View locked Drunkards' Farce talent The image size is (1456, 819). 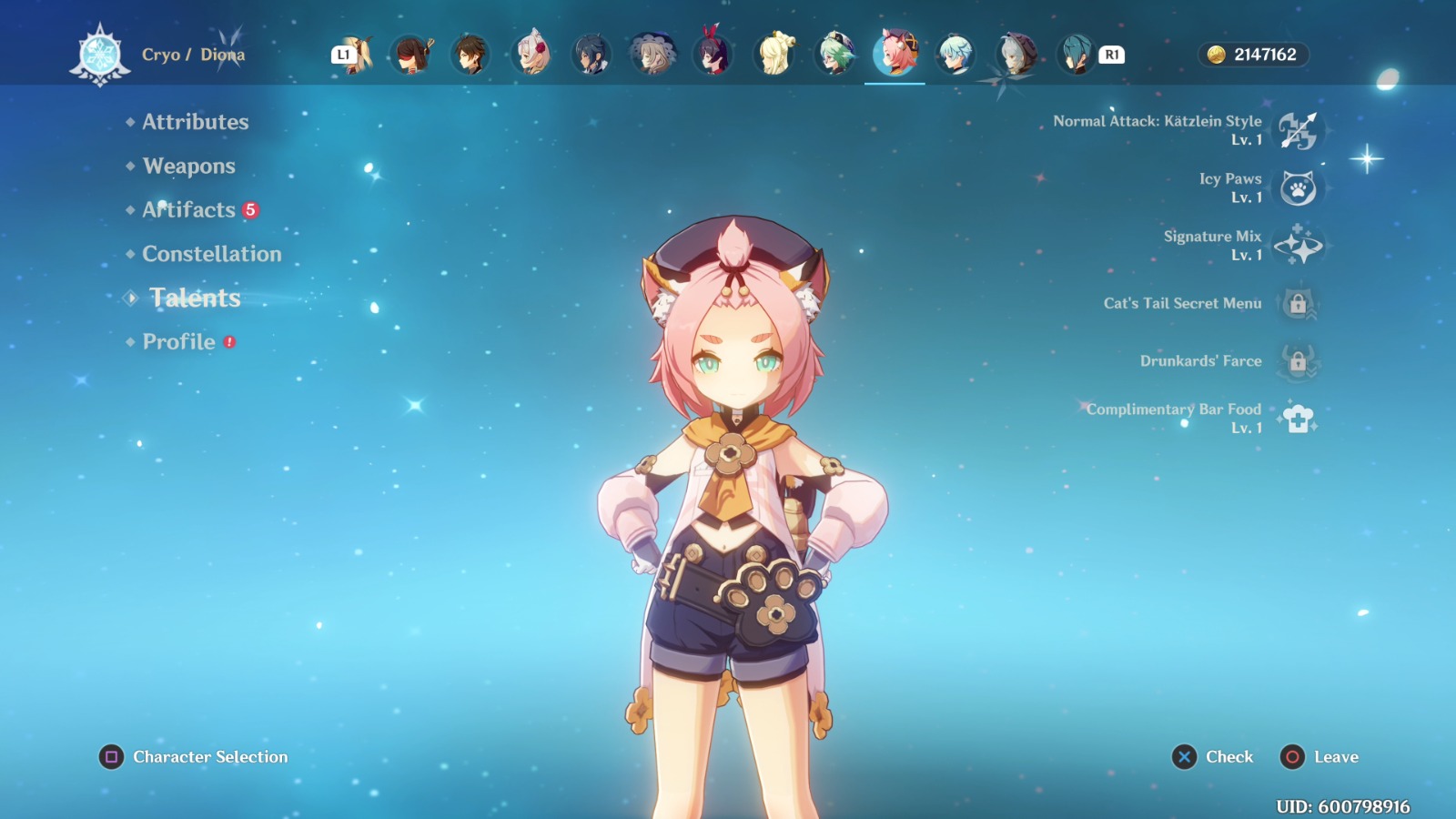[1298, 361]
